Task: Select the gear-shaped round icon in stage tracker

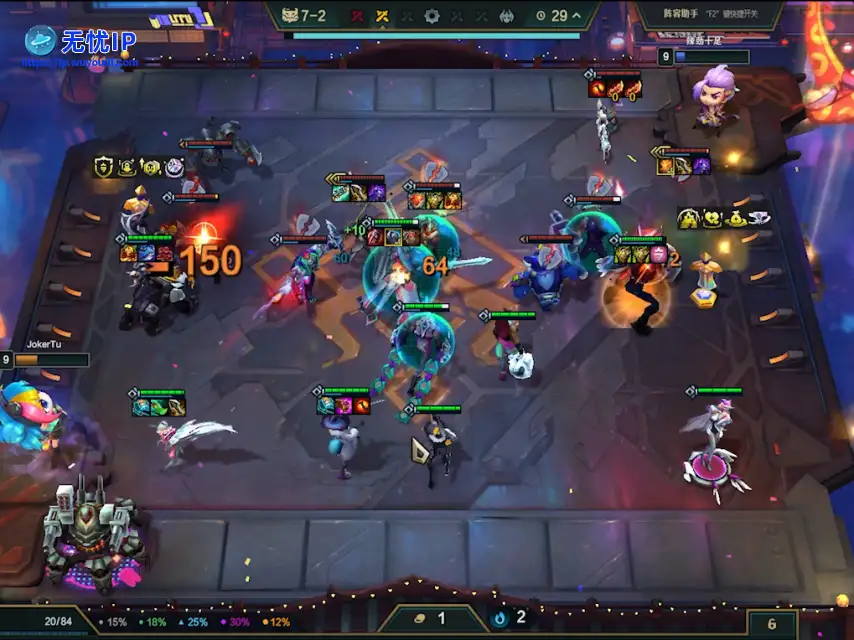Action: (432, 16)
